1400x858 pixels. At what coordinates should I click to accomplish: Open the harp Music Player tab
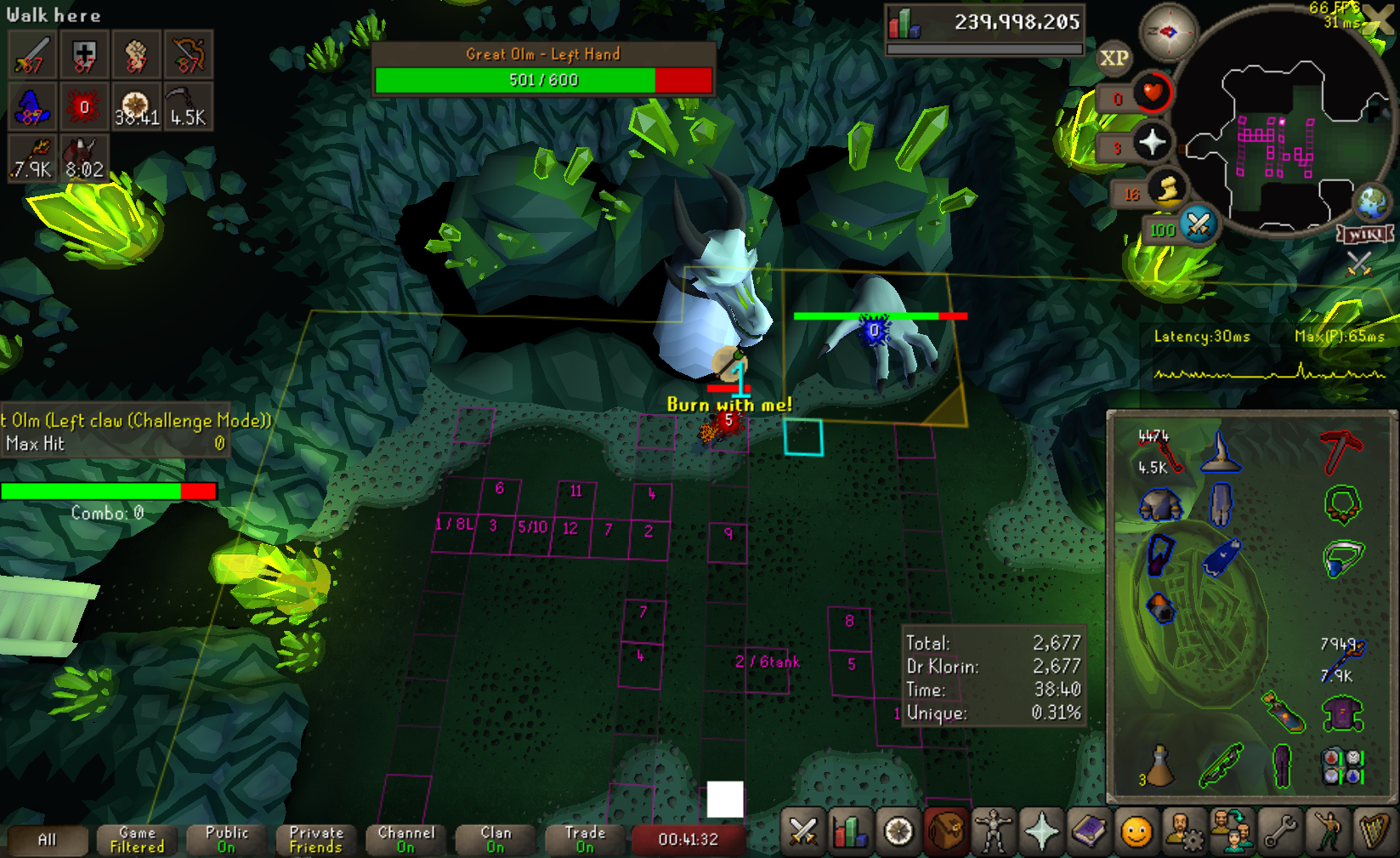(x=1374, y=832)
